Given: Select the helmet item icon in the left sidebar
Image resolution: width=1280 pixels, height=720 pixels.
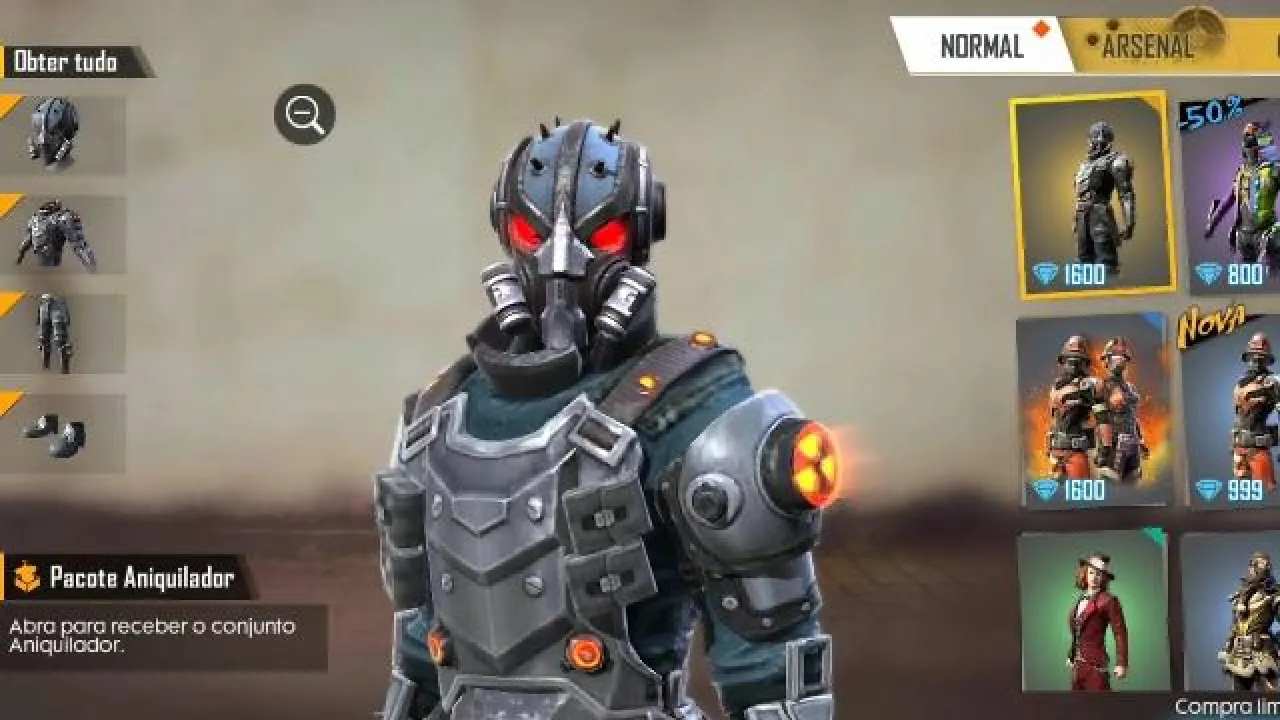Looking at the screenshot, I should 50,129.
